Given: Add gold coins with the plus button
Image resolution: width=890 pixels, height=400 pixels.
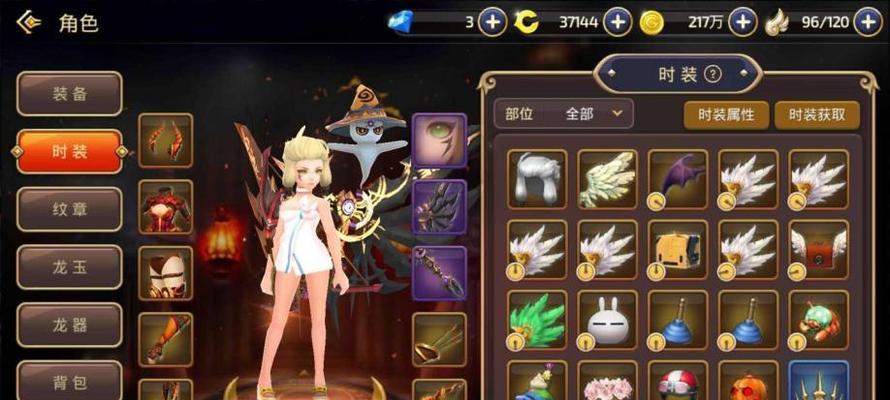Looking at the screenshot, I should click(x=742, y=21).
